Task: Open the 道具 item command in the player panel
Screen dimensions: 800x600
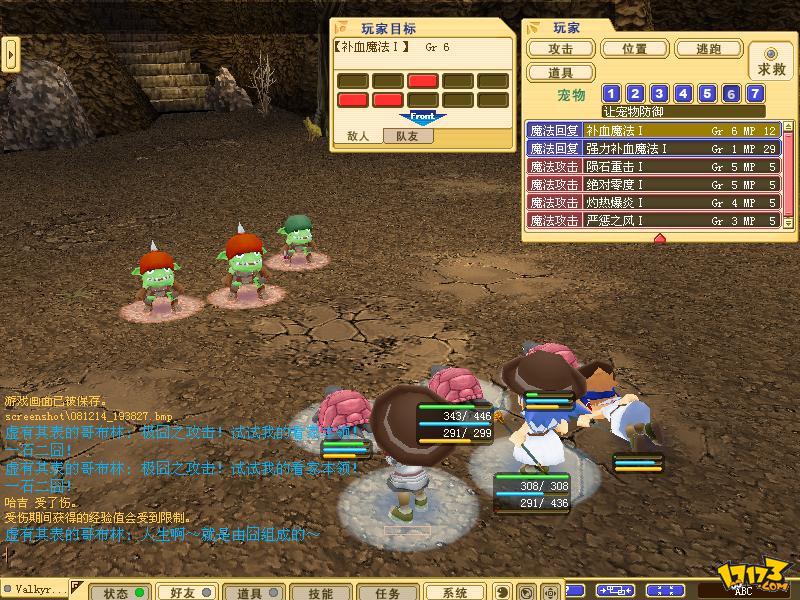Action: (x=561, y=72)
